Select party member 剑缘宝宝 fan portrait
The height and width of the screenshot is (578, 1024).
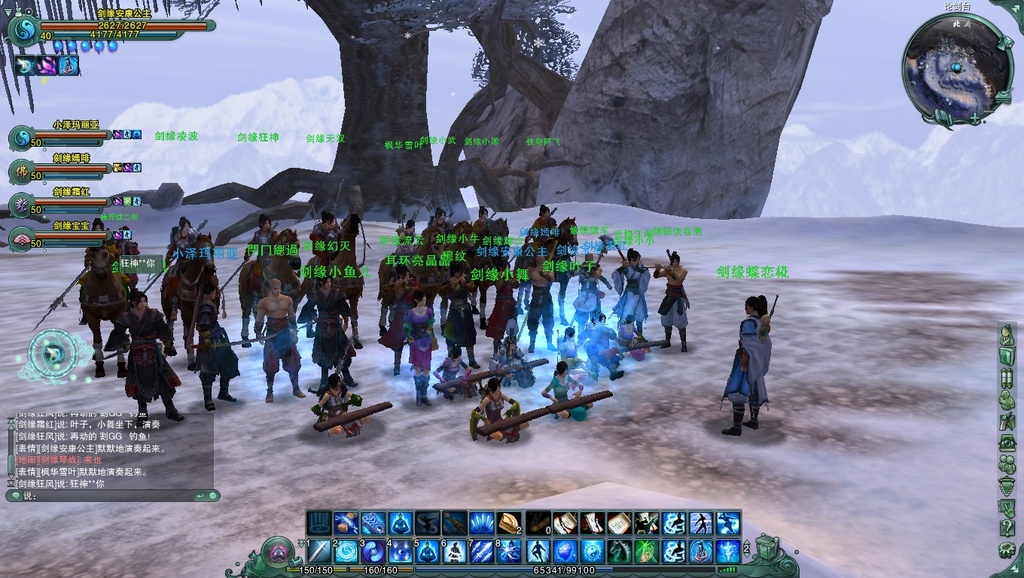(21, 238)
